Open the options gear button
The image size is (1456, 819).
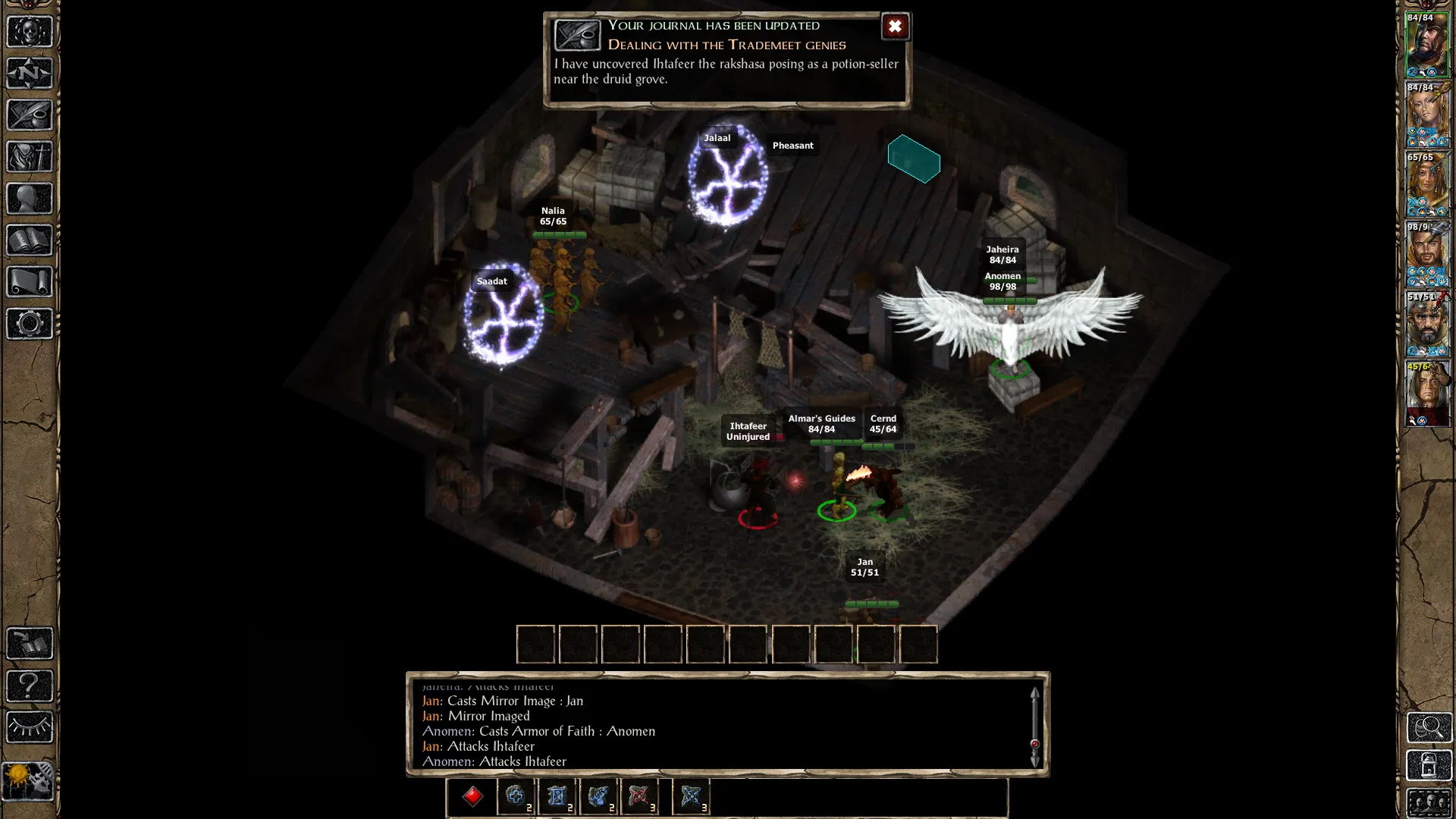click(30, 324)
